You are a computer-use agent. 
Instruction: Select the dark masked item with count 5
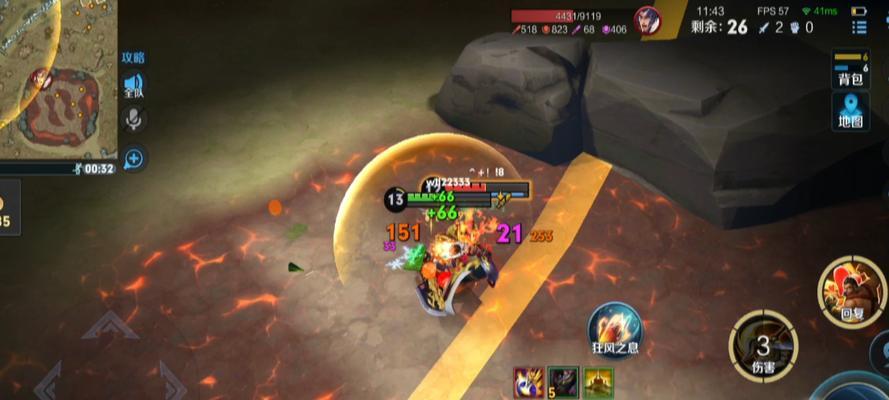click(563, 382)
